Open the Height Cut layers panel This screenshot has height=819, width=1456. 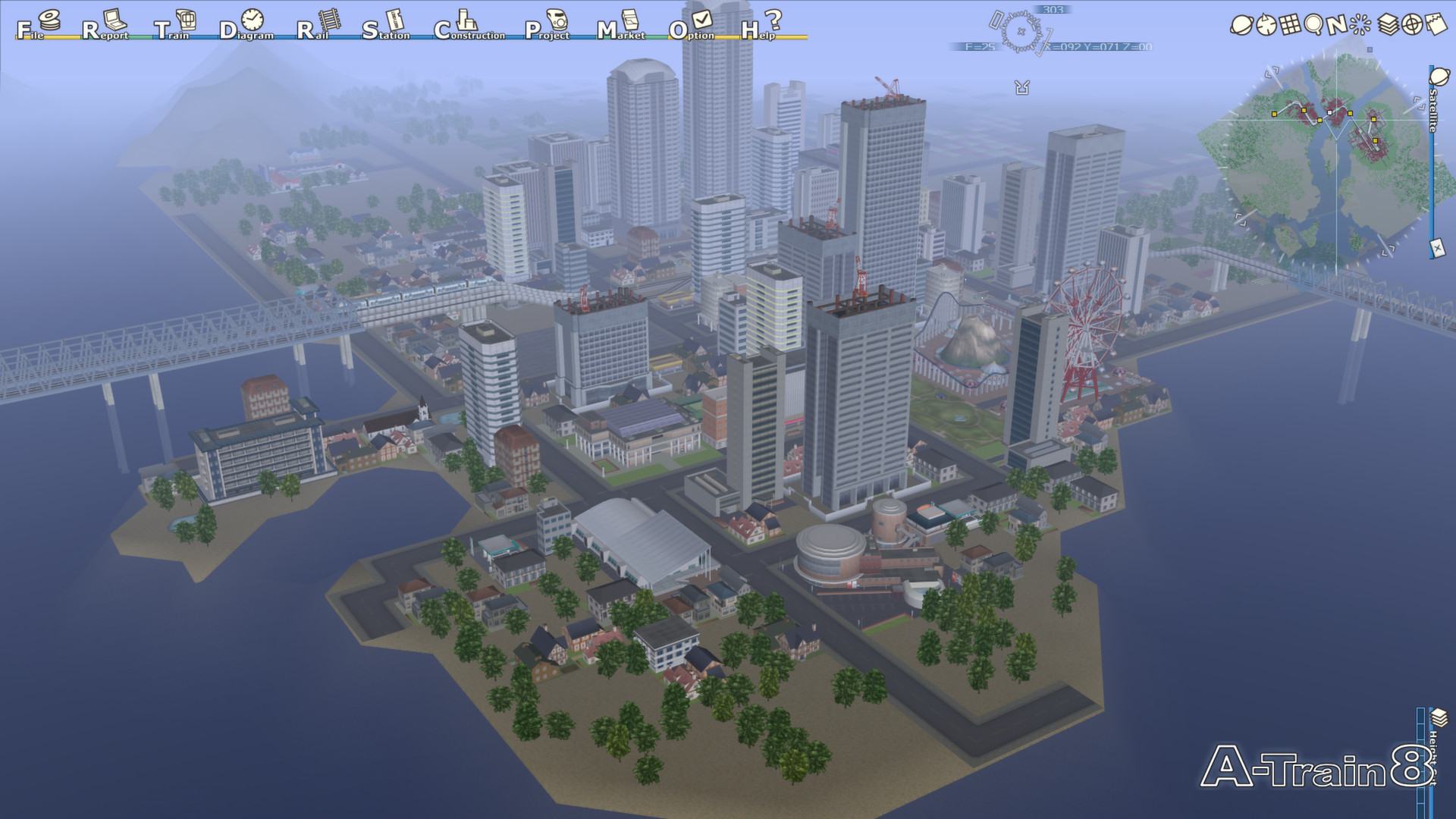pyautogui.click(x=1439, y=718)
